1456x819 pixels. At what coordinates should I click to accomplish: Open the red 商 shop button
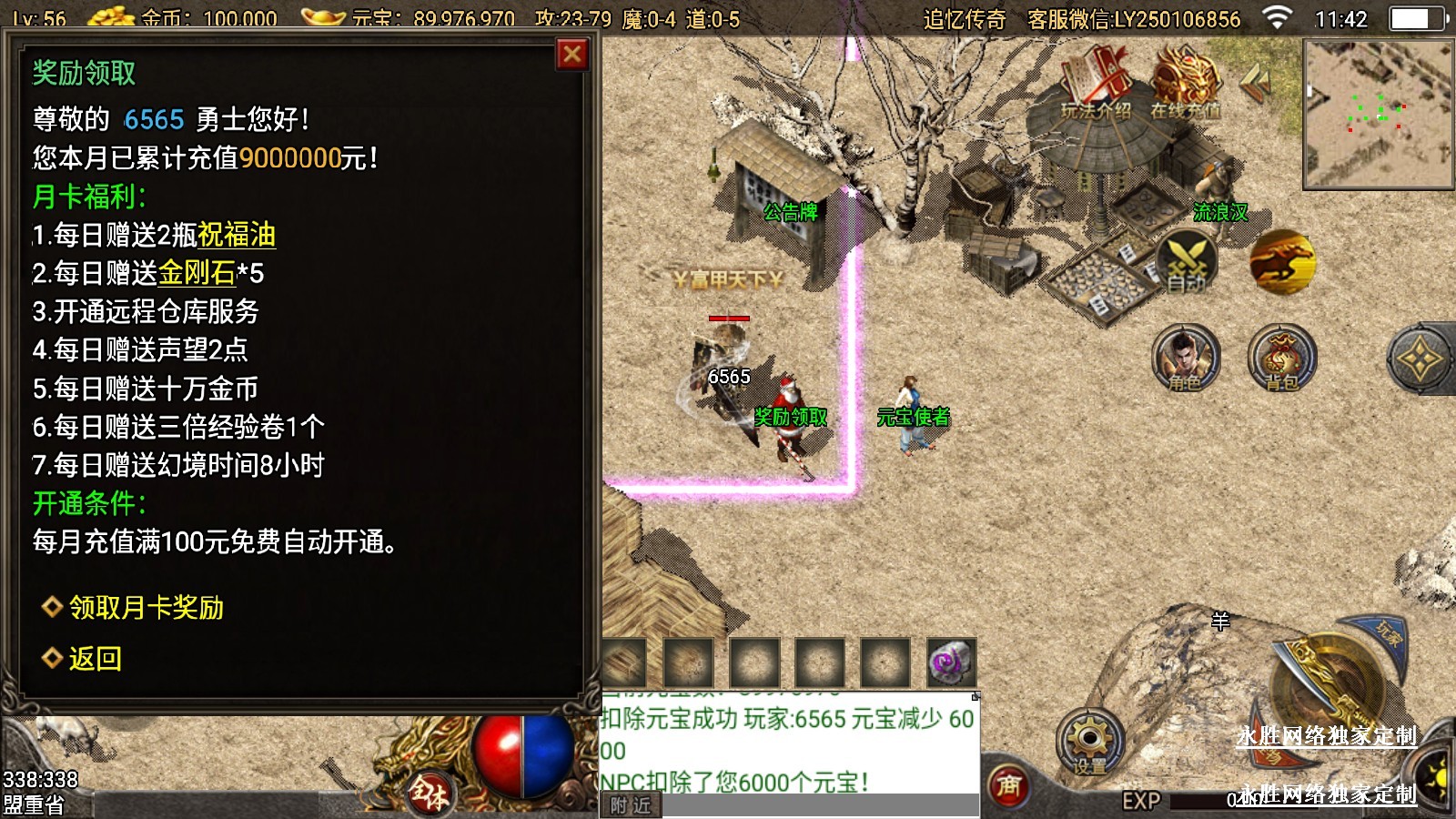point(1008,784)
